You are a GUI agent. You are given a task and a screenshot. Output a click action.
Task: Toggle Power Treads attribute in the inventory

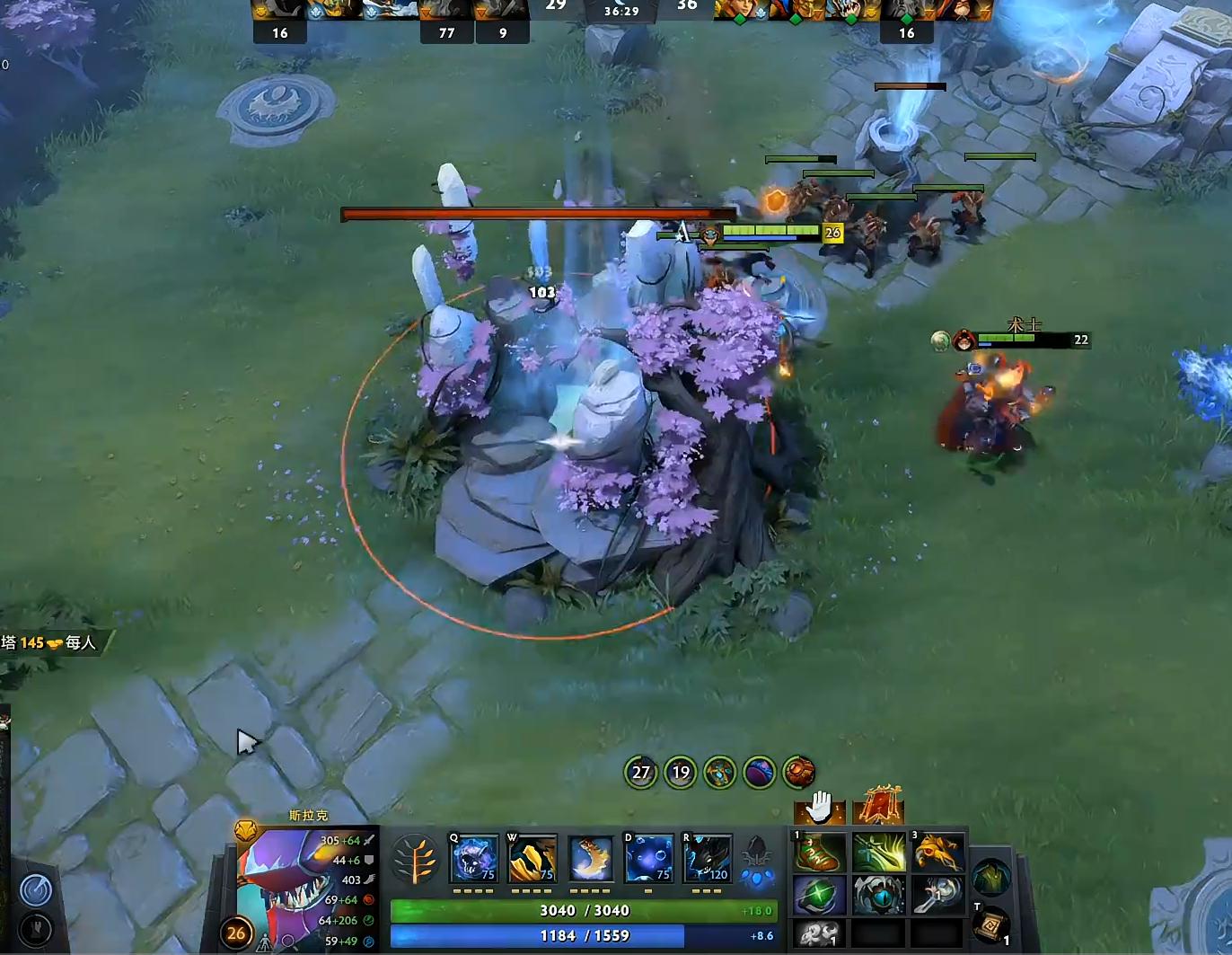click(x=819, y=853)
